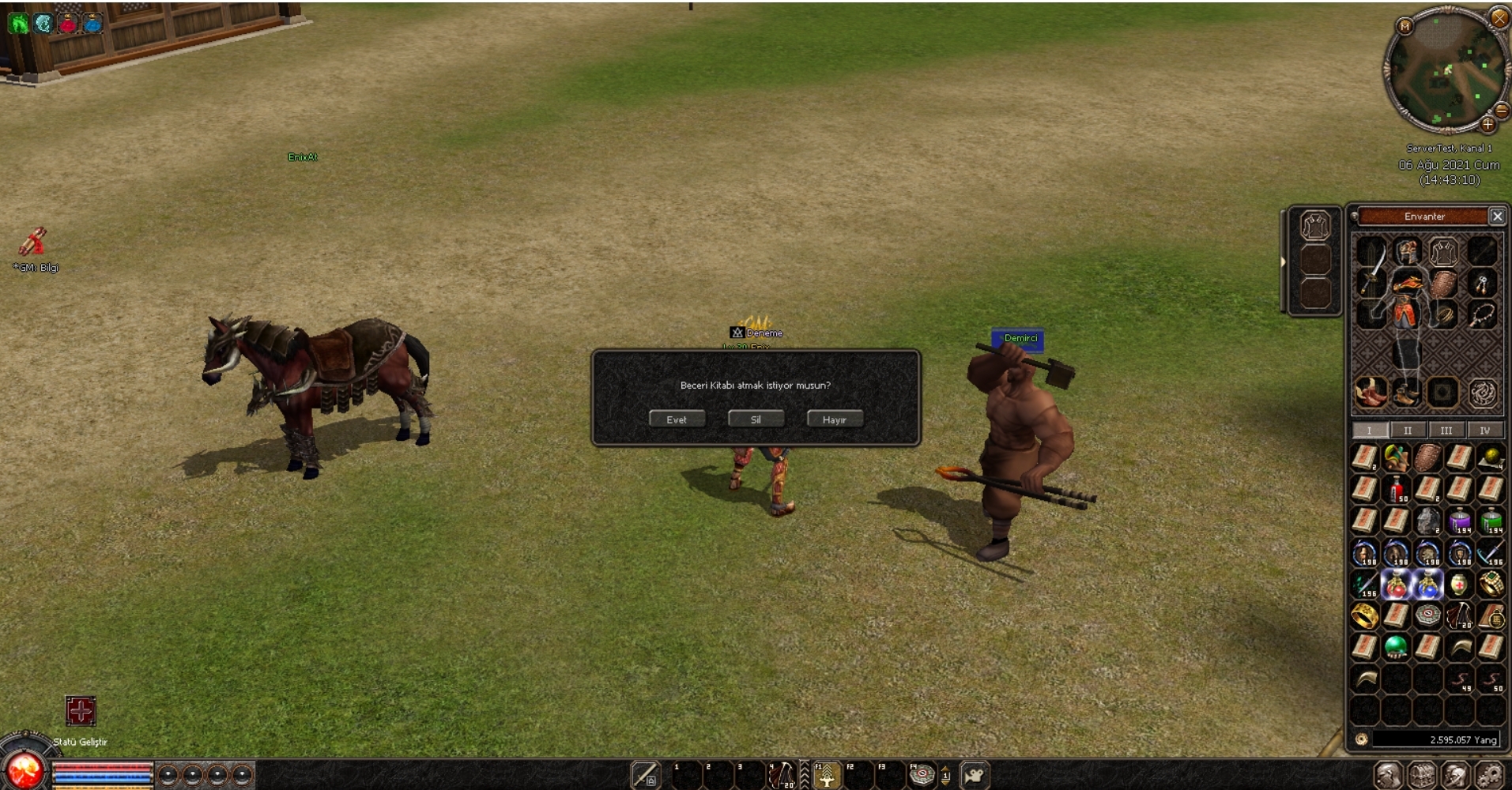This screenshot has width=1512, height=790.
Task: Open the Statü Geliştir status upgrade icon
Action: pos(81,711)
